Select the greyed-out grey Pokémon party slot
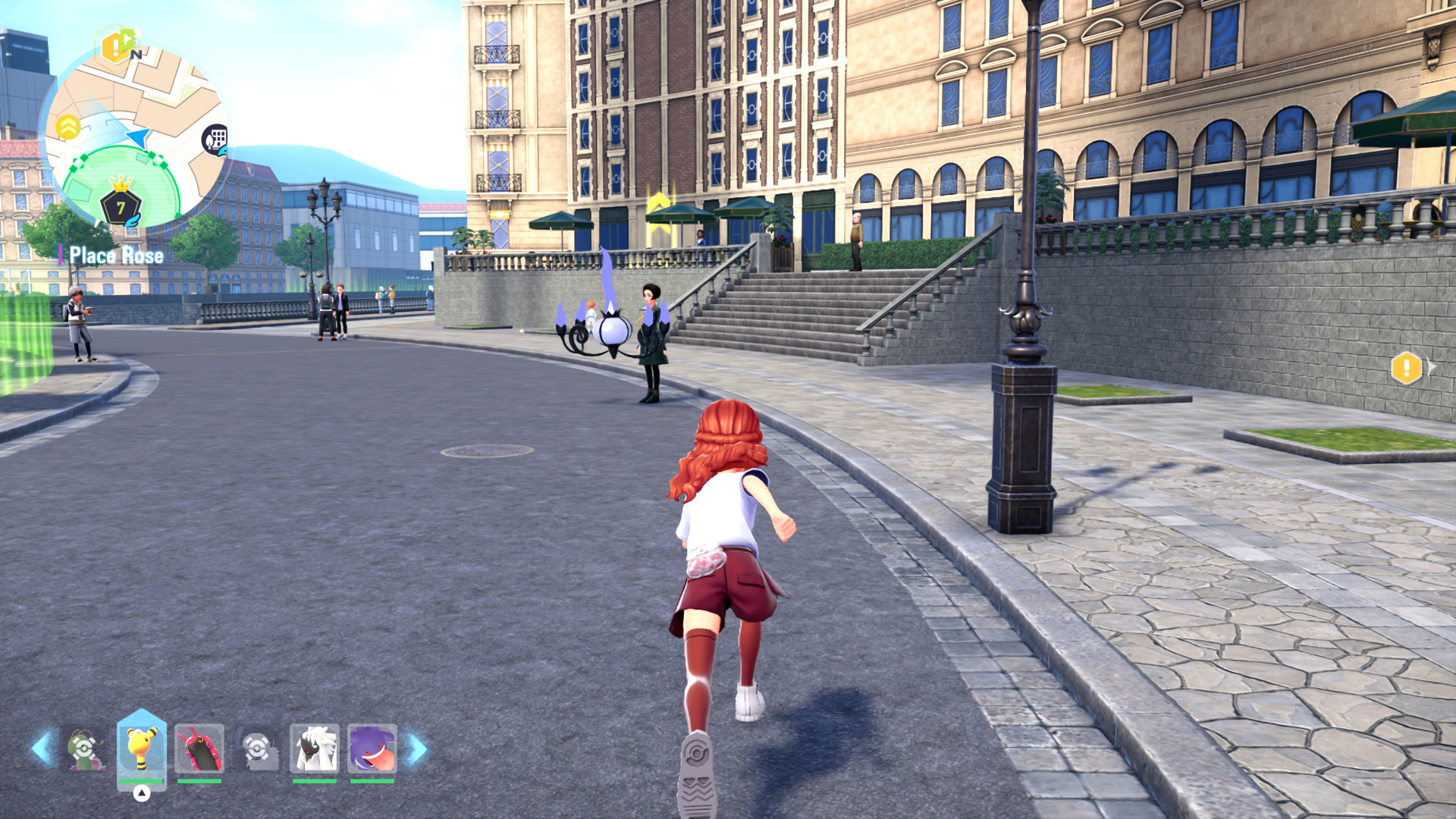This screenshot has height=819, width=1456. click(257, 749)
